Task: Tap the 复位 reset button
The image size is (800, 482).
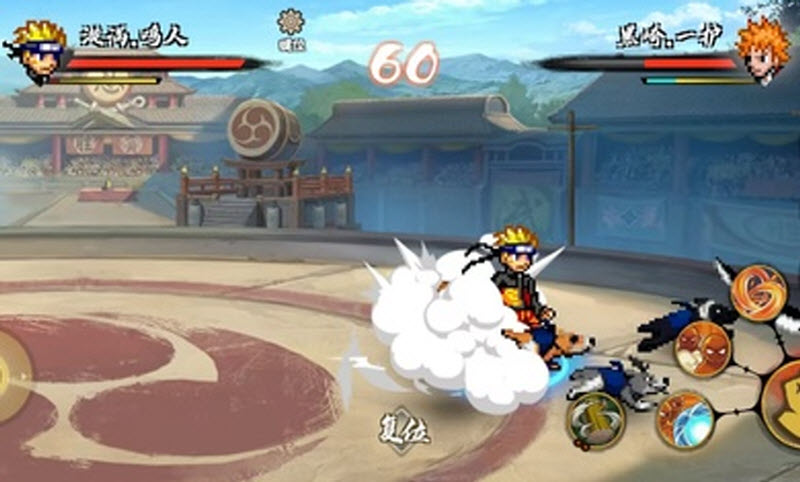Action: [403, 431]
